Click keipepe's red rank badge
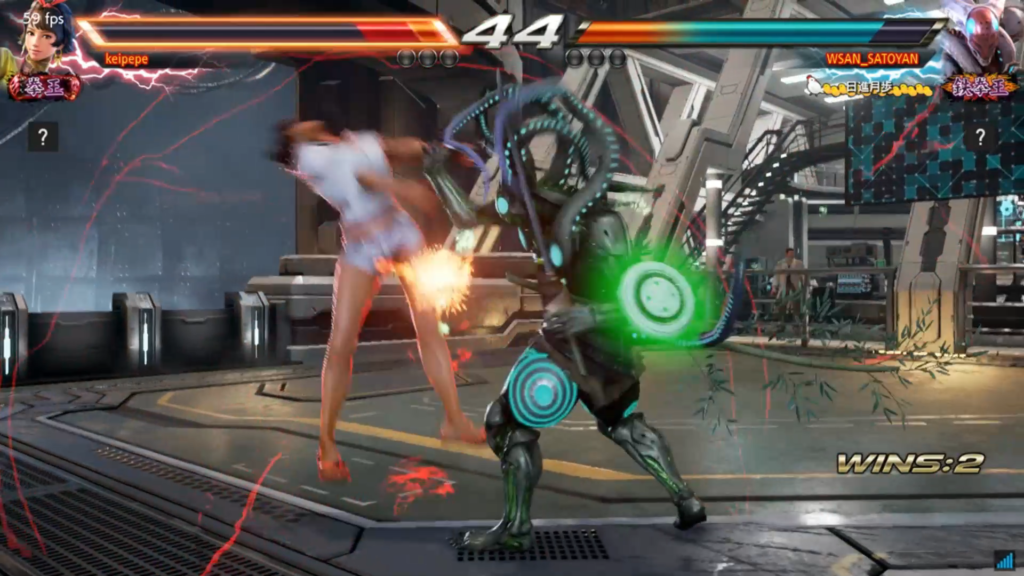The width and height of the screenshot is (1024, 576). 44,87
